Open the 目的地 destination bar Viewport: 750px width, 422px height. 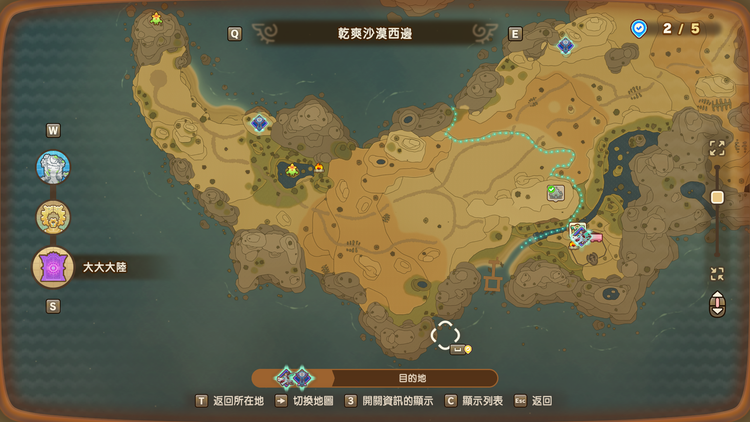point(411,378)
